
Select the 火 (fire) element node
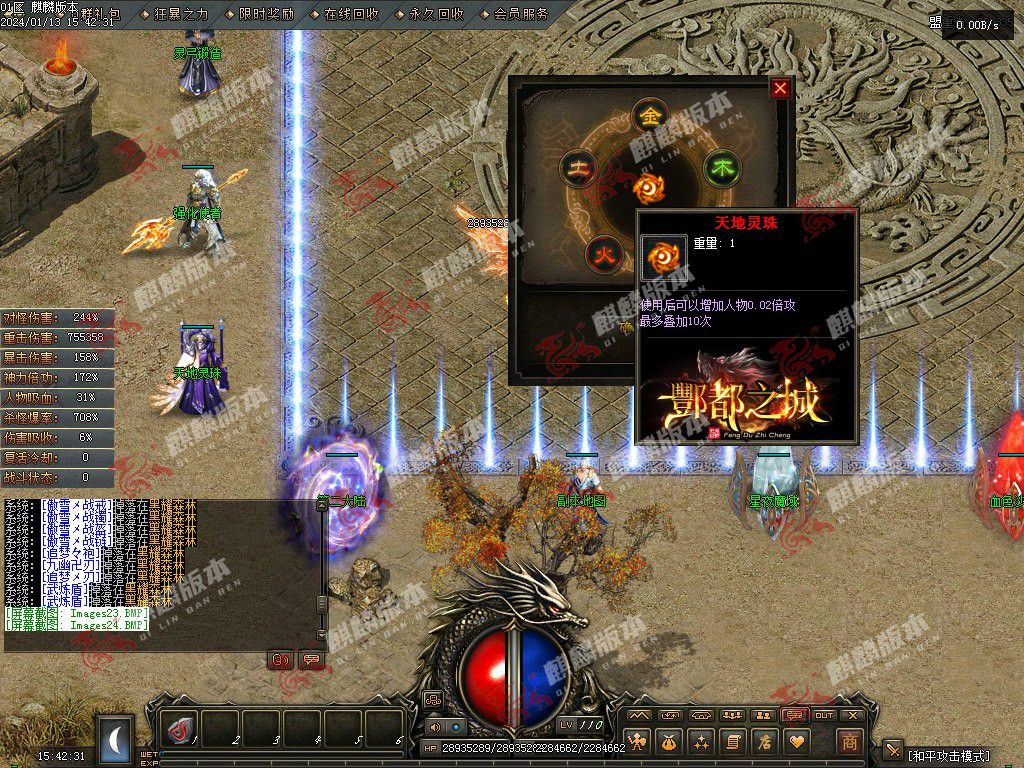(x=602, y=251)
